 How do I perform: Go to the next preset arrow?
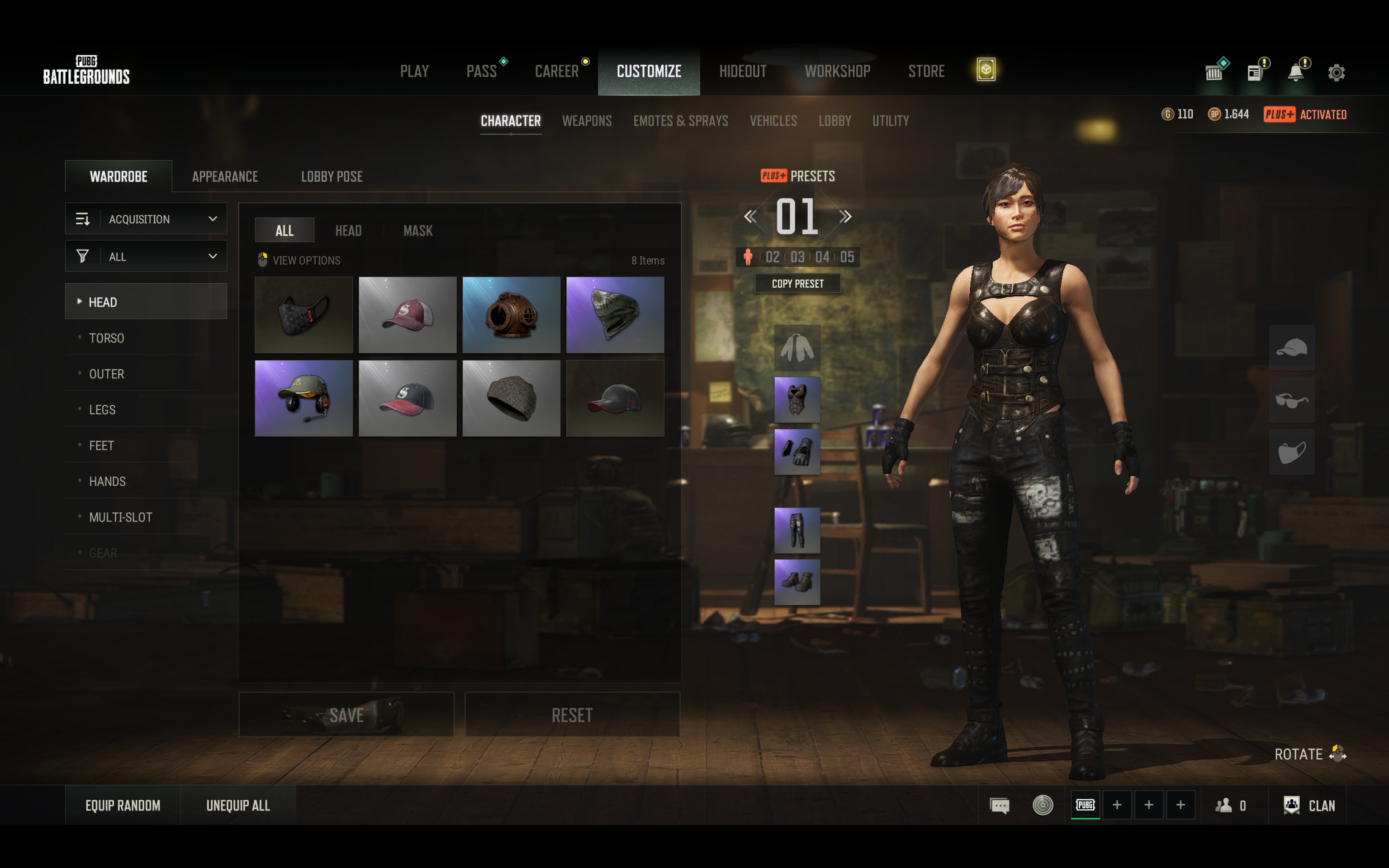845,216
